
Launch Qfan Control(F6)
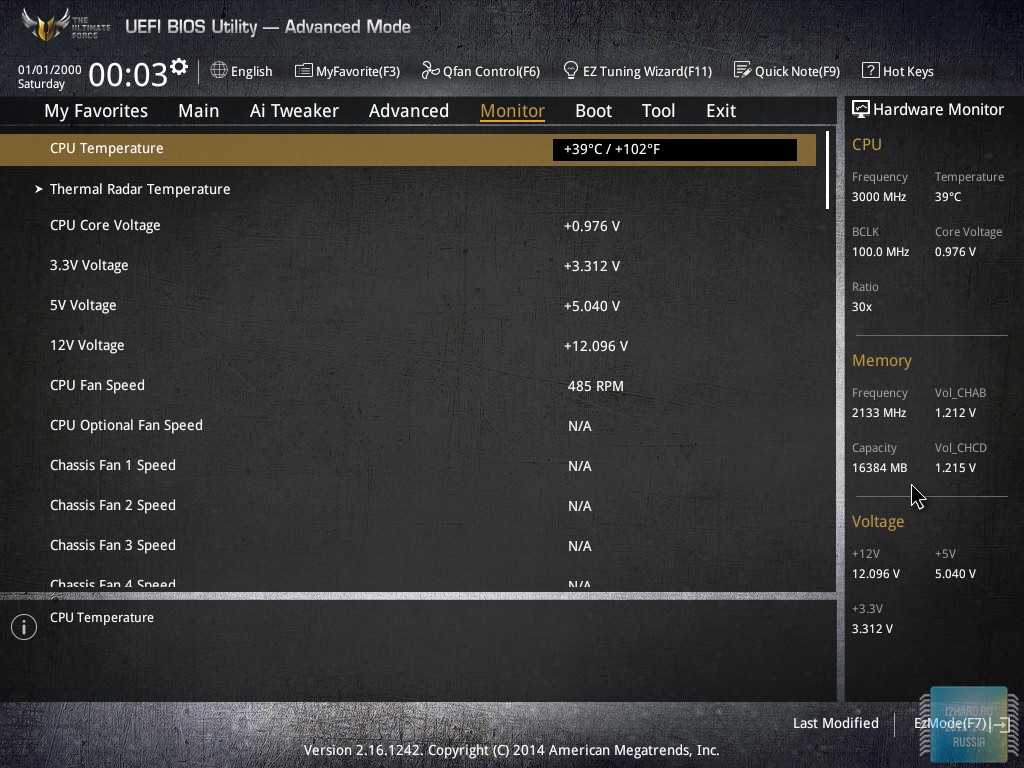click(481, 71)
